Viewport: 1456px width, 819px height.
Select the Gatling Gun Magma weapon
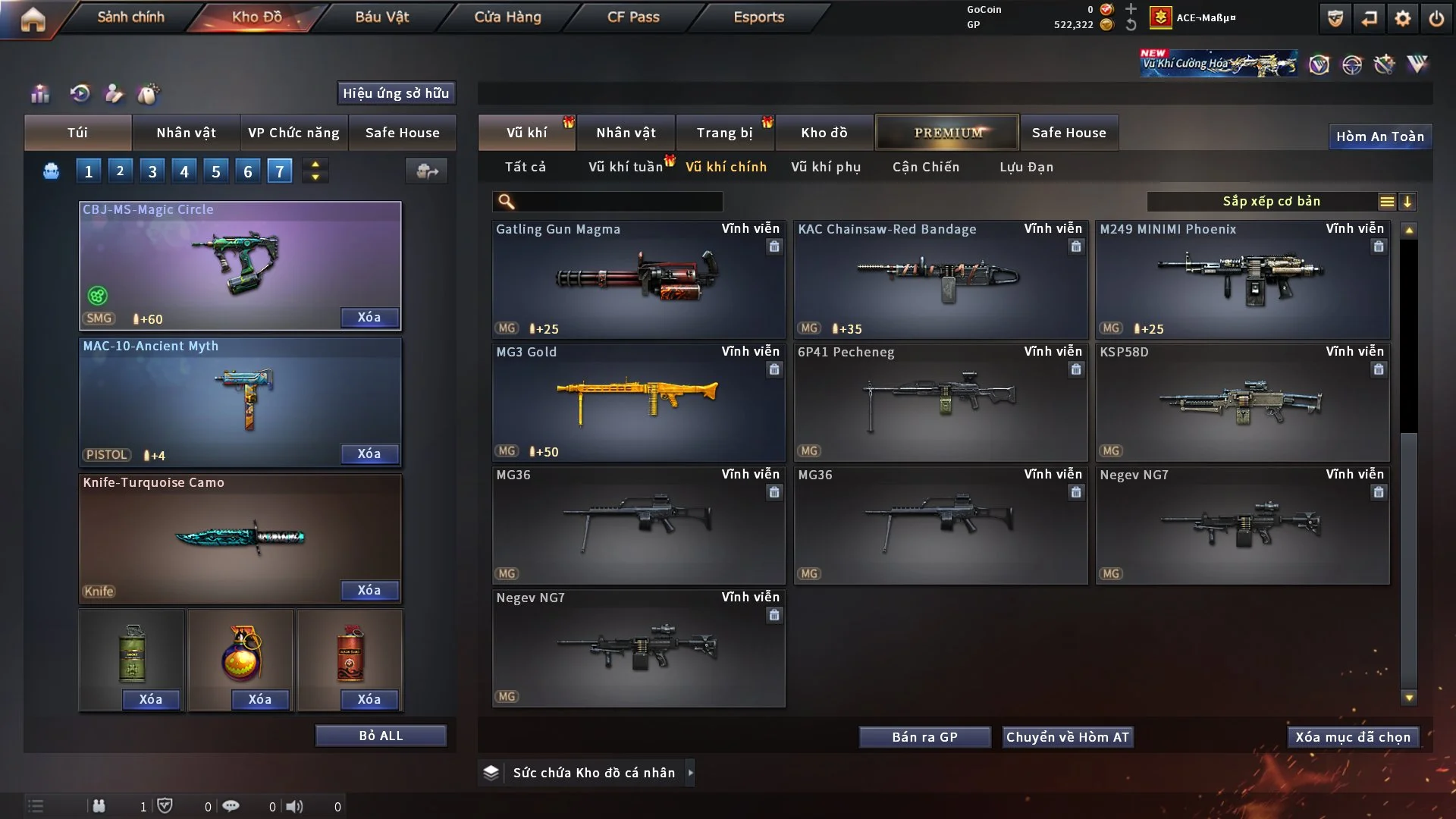coord(638,279)
